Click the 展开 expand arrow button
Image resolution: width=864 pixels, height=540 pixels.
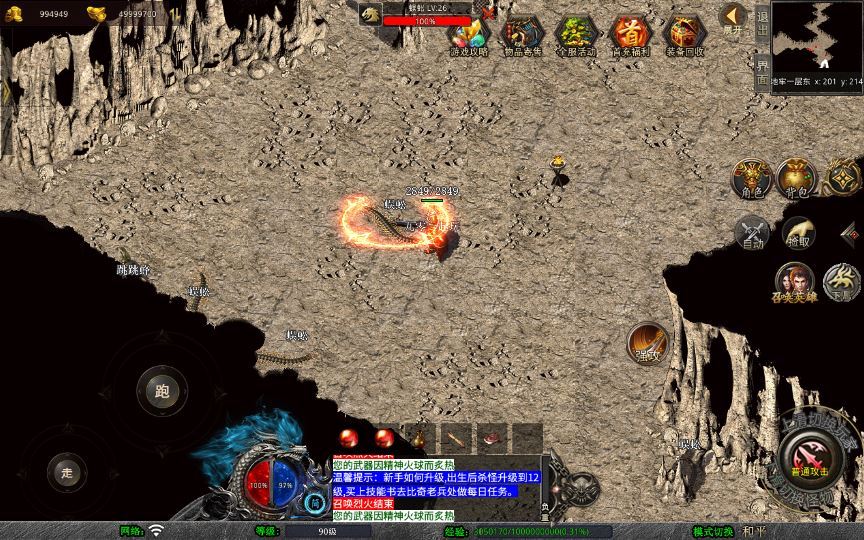(x=734, y=18)
